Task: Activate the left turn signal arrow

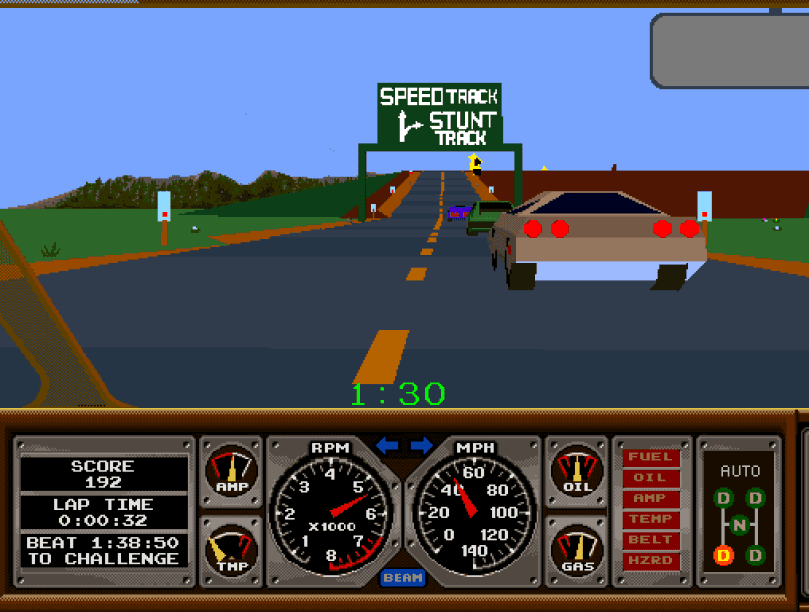Action: tap(387, 445)
